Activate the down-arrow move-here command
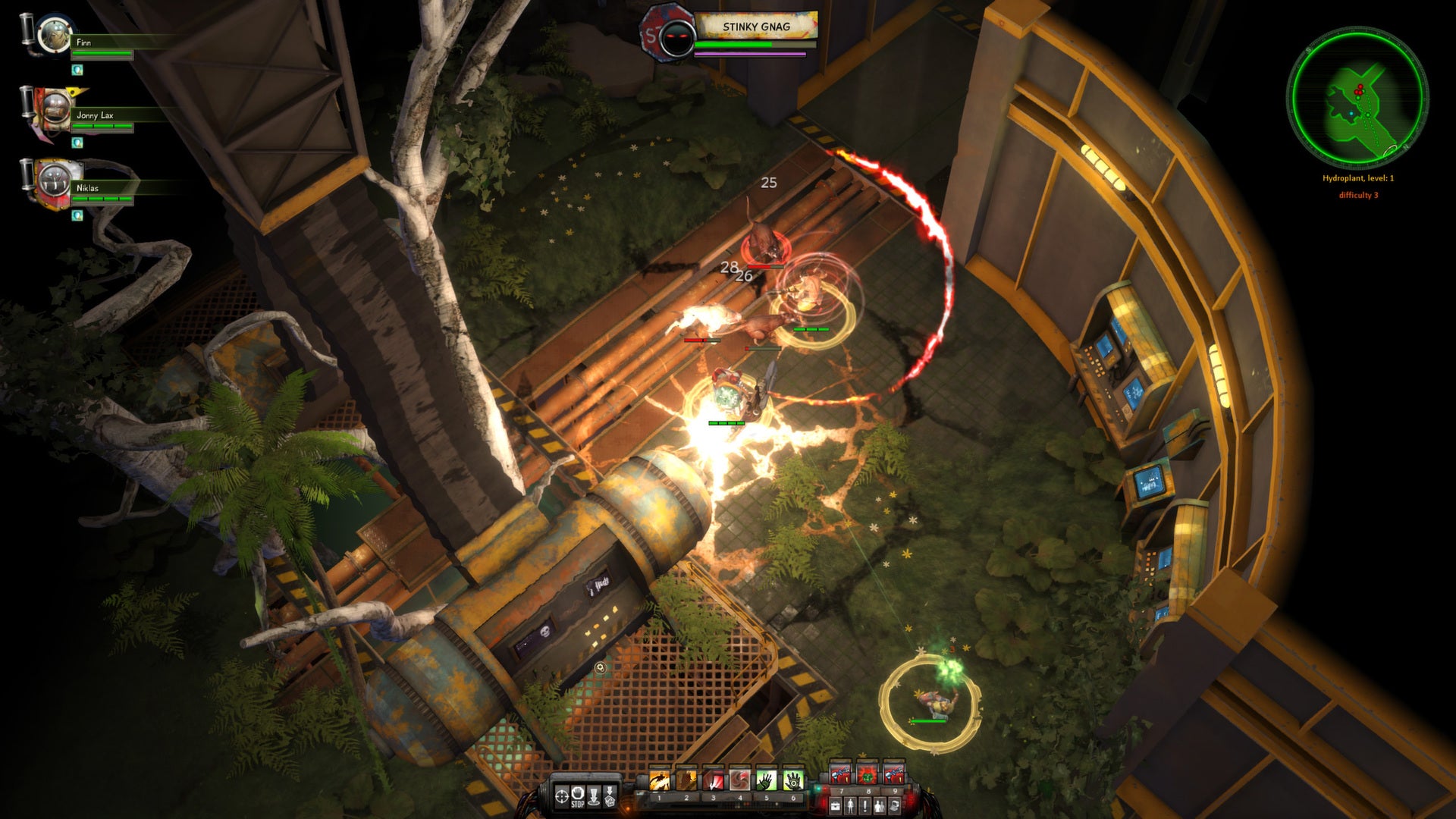Image resolution: width=1456 pixels, height=819 pixels. tap(595, 795)
